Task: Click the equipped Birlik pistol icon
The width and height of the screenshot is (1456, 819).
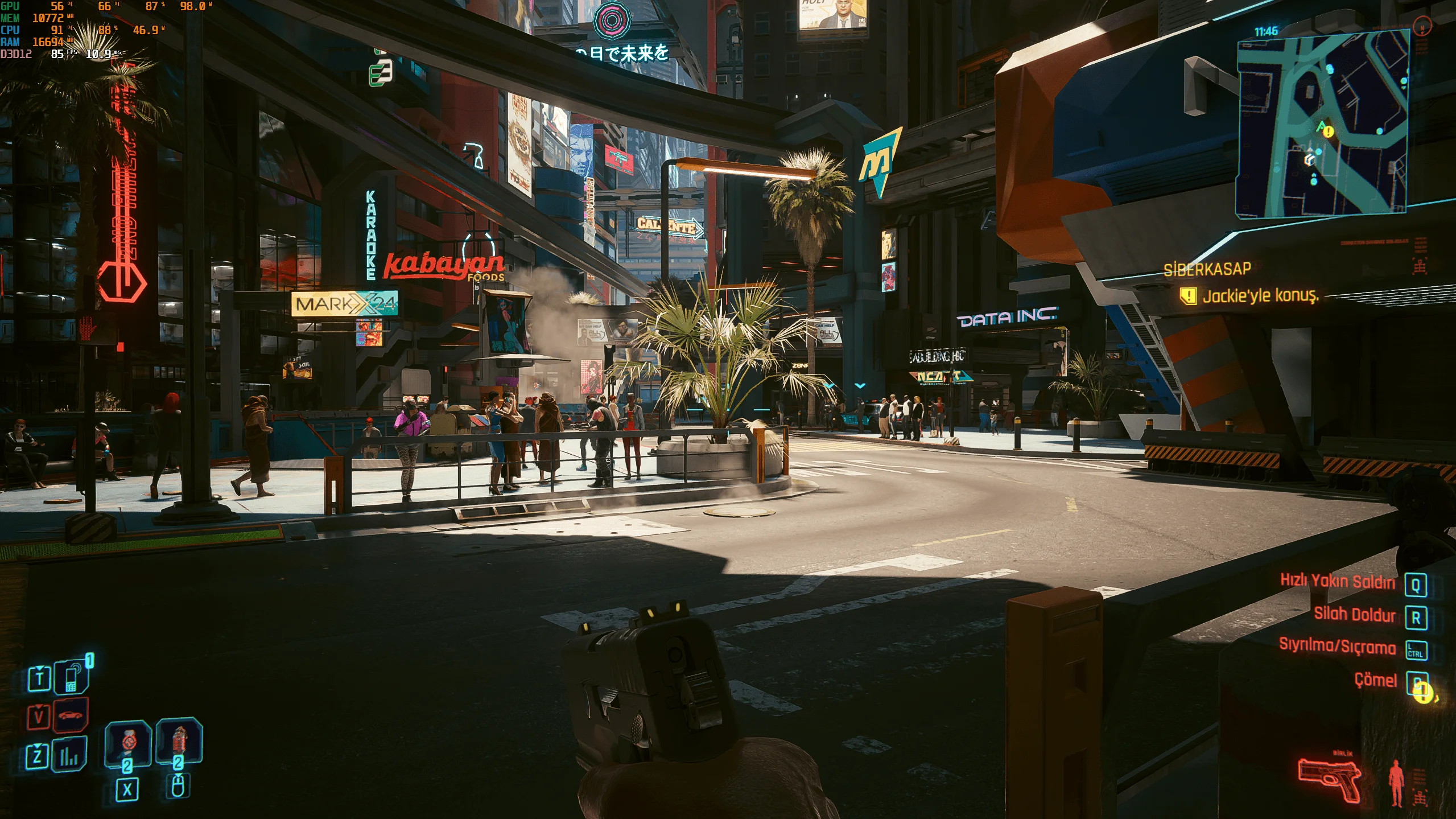Action: (1329, 779)
